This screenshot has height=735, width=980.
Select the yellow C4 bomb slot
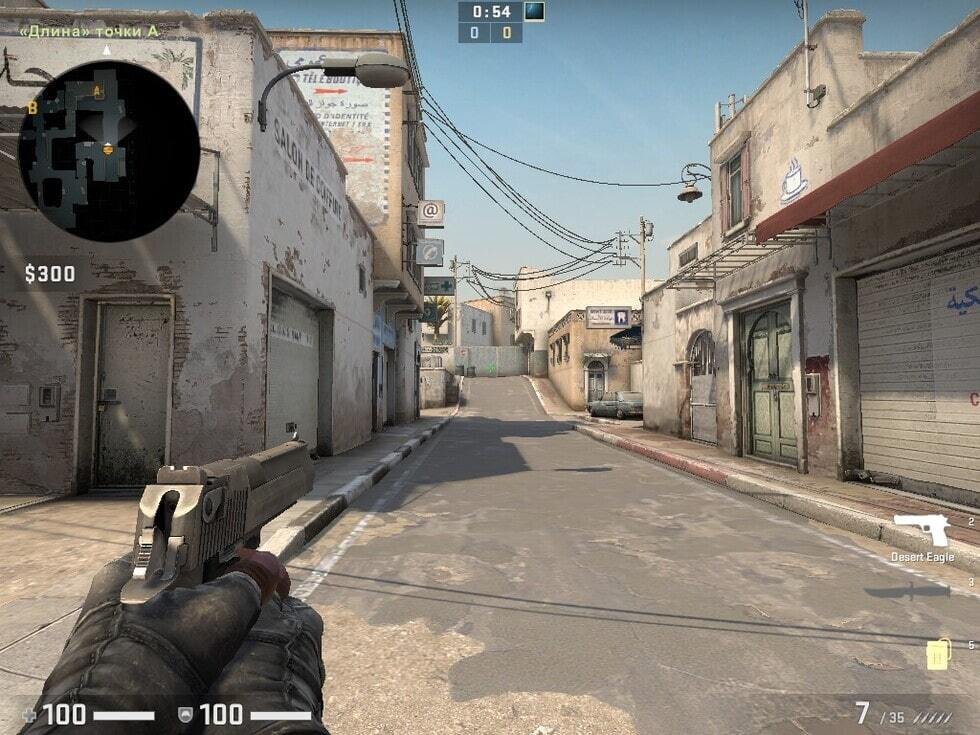pos(937,653)
